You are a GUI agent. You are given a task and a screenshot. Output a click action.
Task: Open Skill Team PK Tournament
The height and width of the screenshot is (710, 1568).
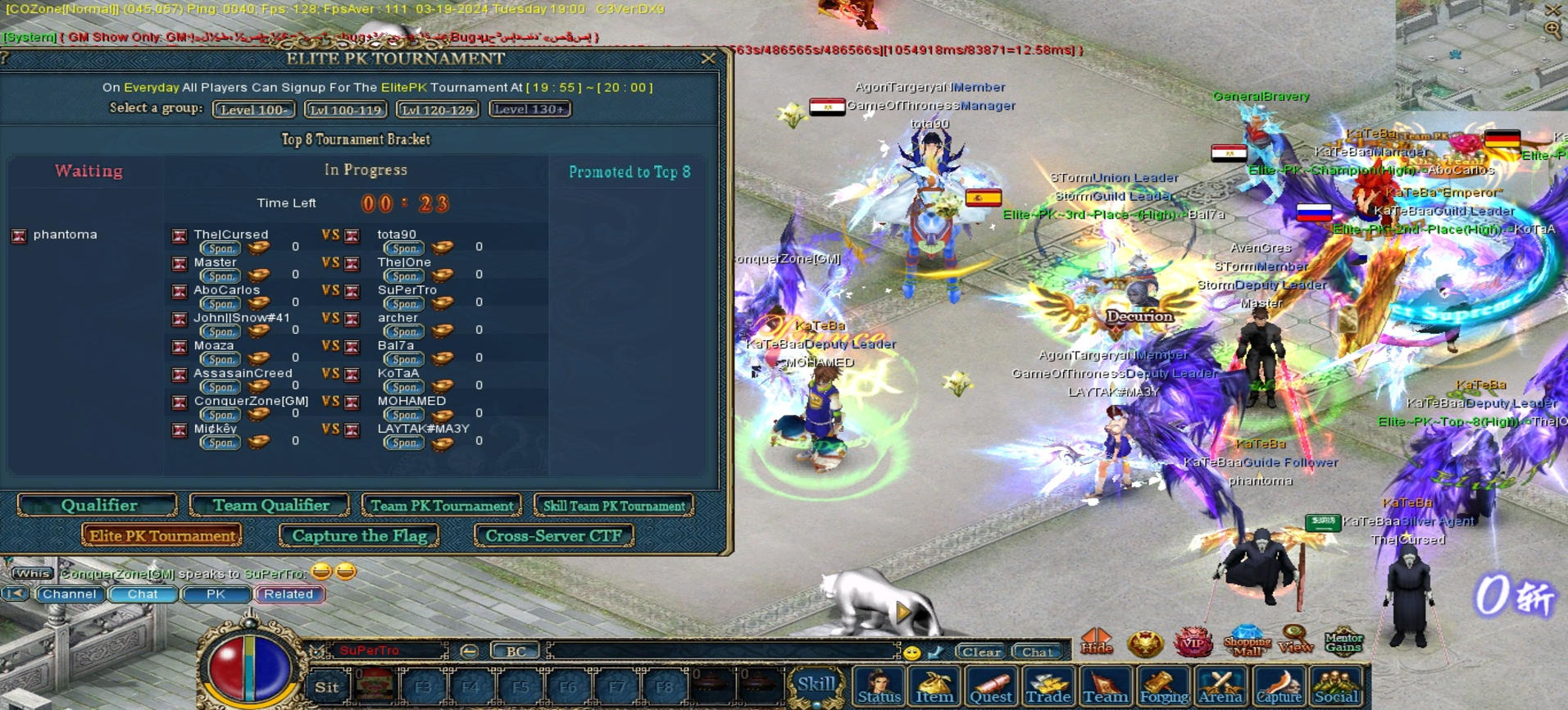tap(614, 506)
